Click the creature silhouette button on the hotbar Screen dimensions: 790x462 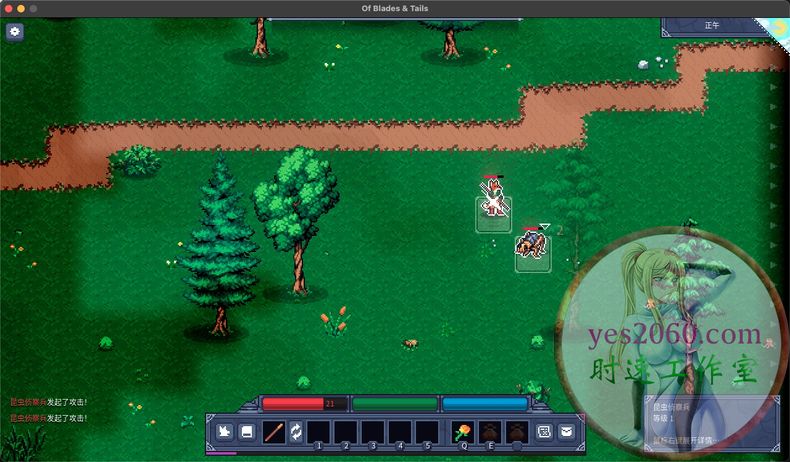click(224, 432)
